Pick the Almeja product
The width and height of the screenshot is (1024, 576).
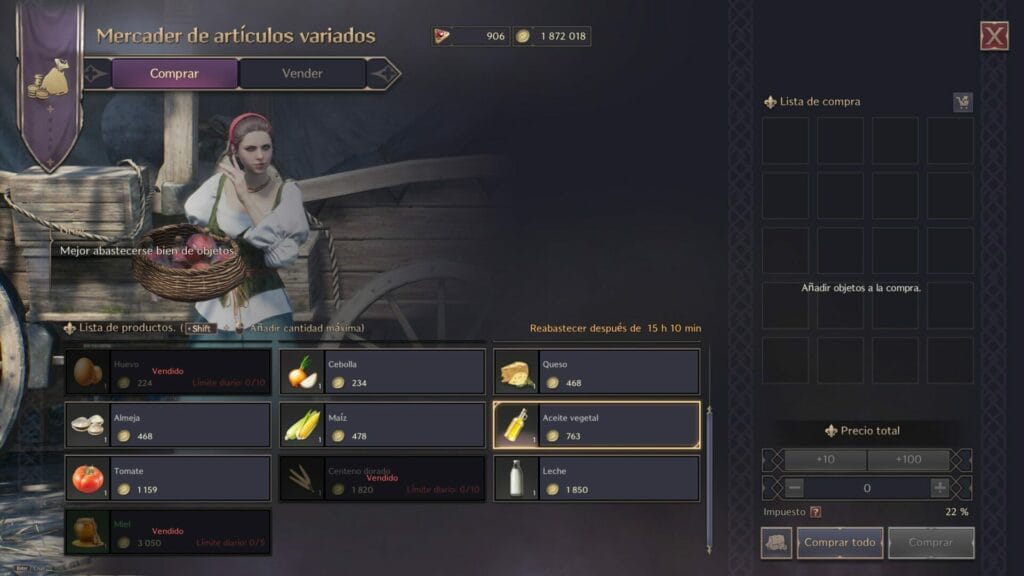(168, 425)
